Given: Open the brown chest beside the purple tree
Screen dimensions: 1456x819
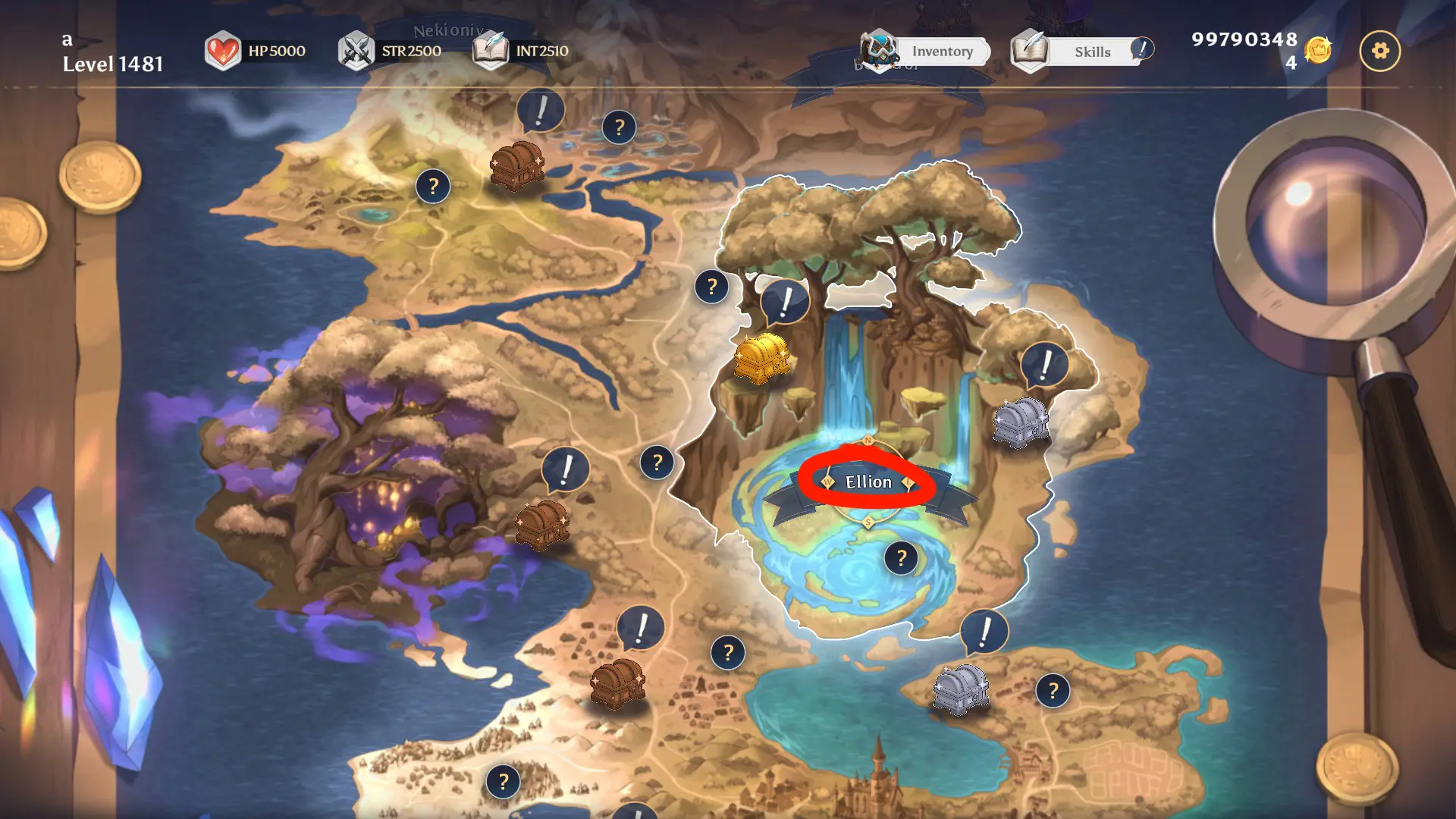Looking at the screenshot, I should (x=541, y=524).
